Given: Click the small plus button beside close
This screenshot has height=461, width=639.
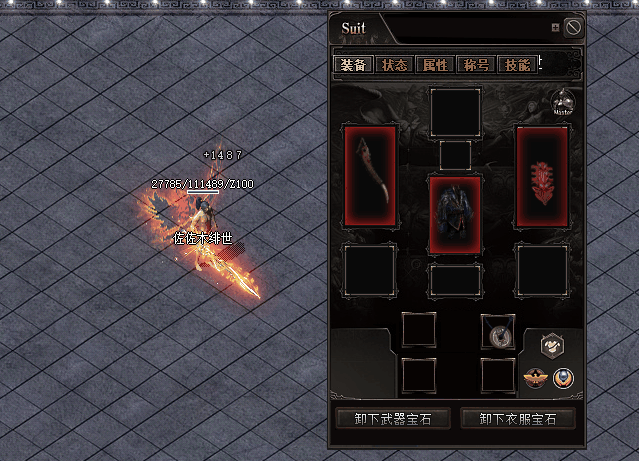Looking at the screenshot, I should (555, 28).
